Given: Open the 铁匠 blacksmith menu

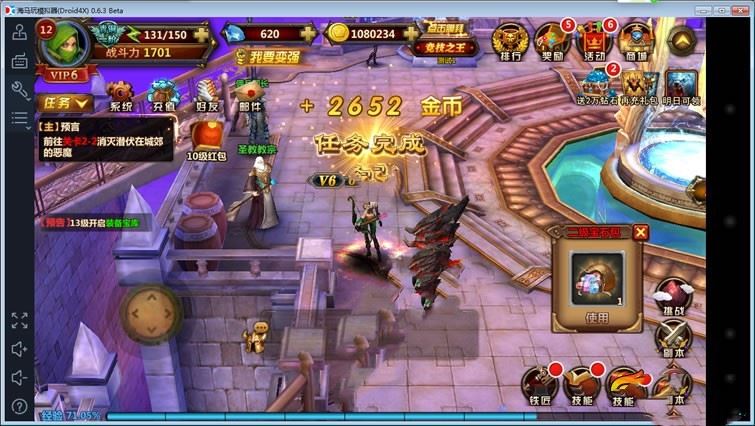Looking at the screenshot, I should [539, 385].
